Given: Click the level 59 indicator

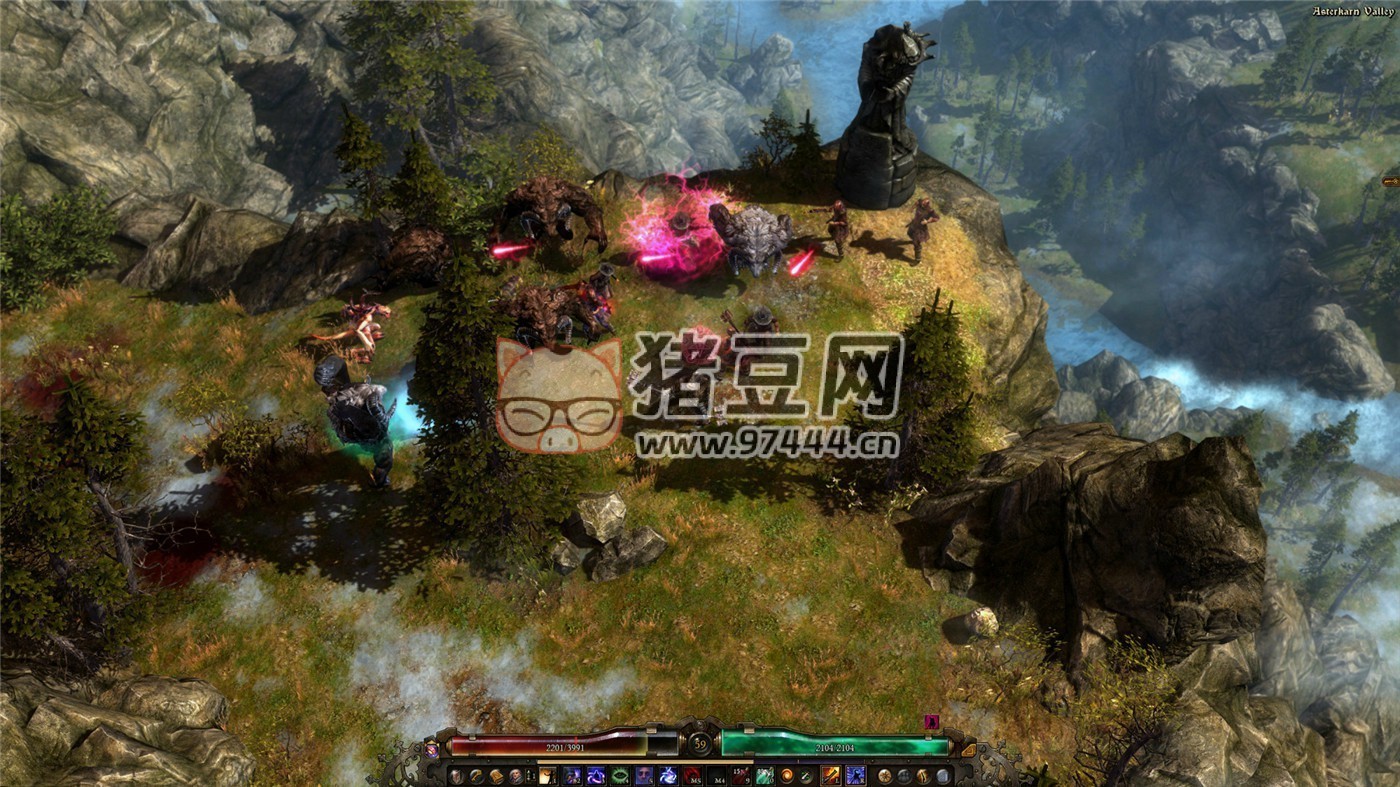Looking at the screenshot, I should pos(702,744).
